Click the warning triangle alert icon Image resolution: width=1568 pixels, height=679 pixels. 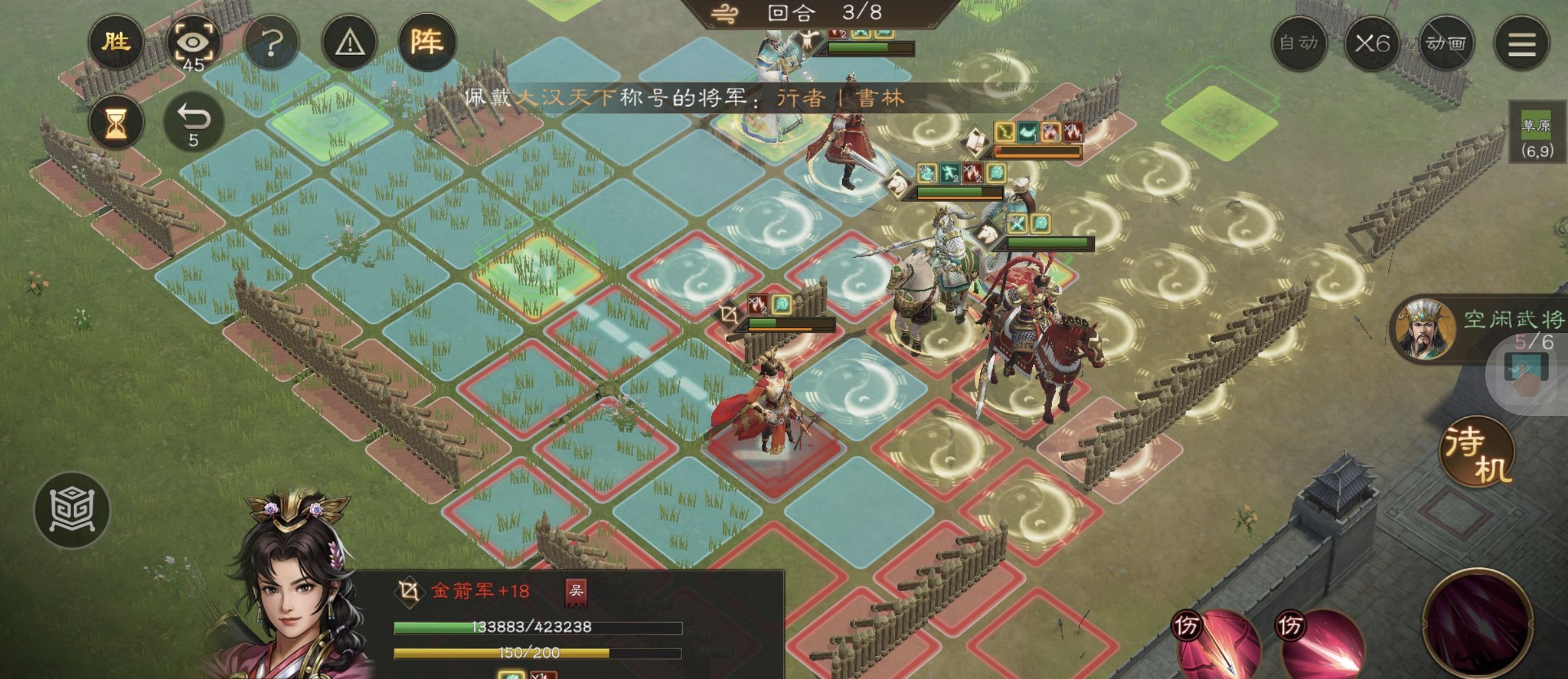tap(349, 43)
